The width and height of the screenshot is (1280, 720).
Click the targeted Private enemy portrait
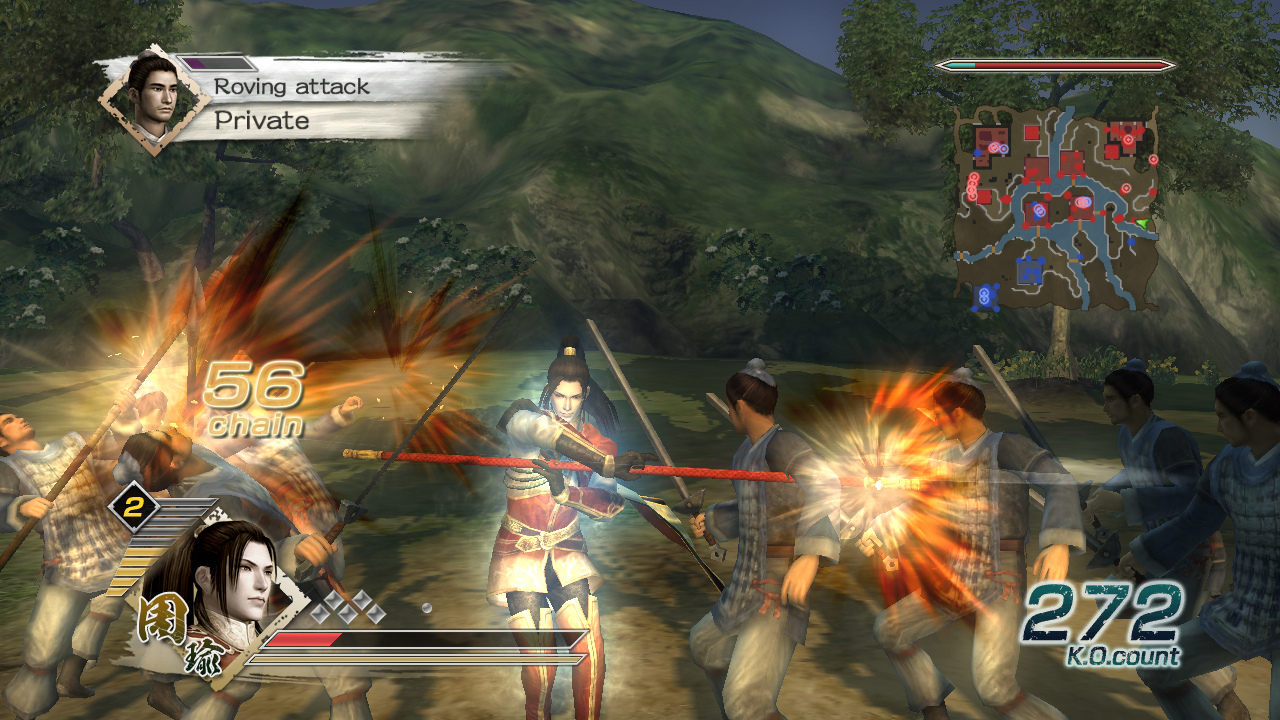click(x=153, y=99)
